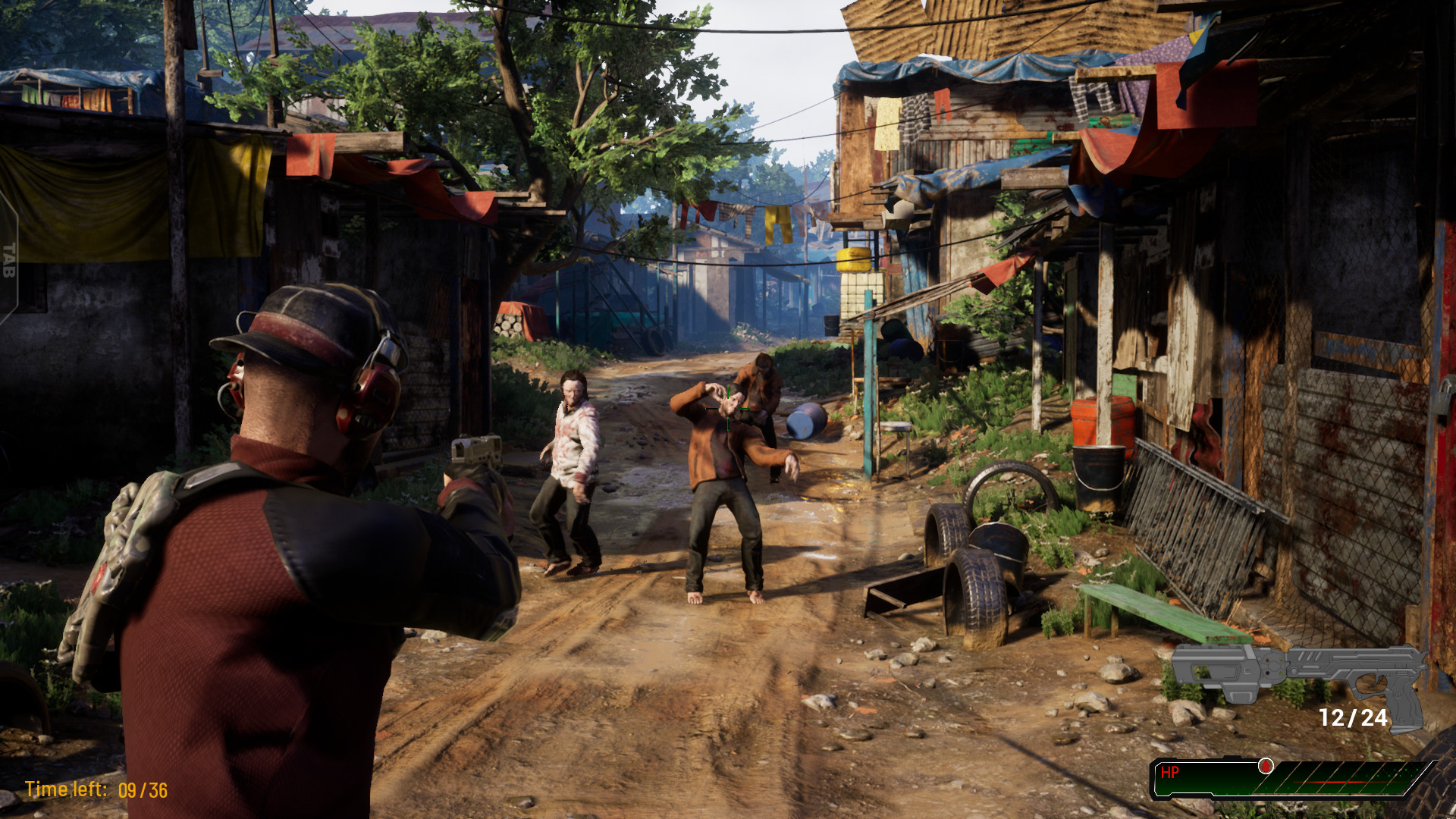This screenshot has width=1456, height=819.
Task: Click the blood drop icon on the HP bar
Action: pyautogui.click(x=1265, y=767)
